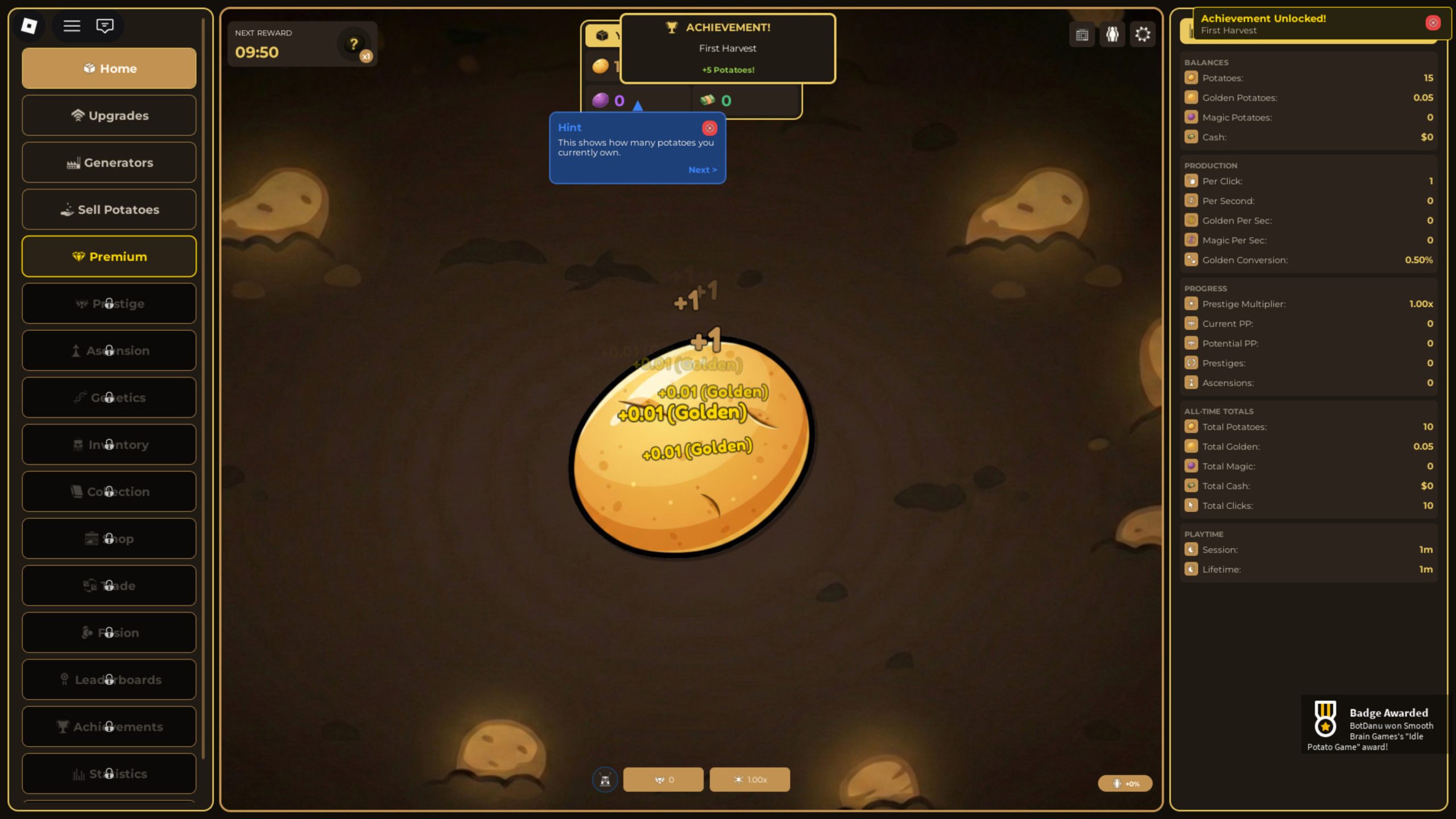
Task: Click the round helmet icon button
Action: [x=605, y=780]
